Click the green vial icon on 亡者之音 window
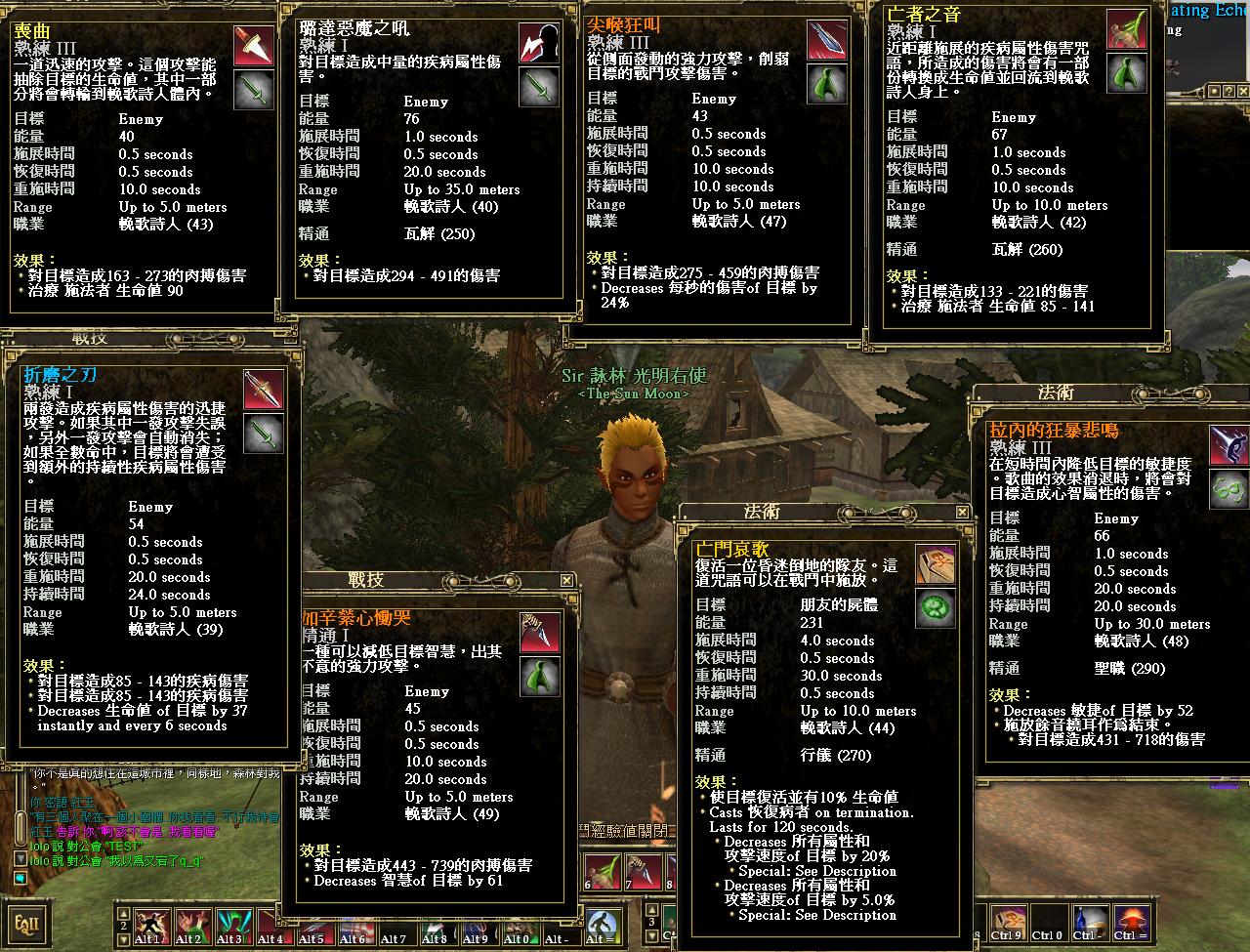Screen dimensions: 1250x952 pos(1127,73)
